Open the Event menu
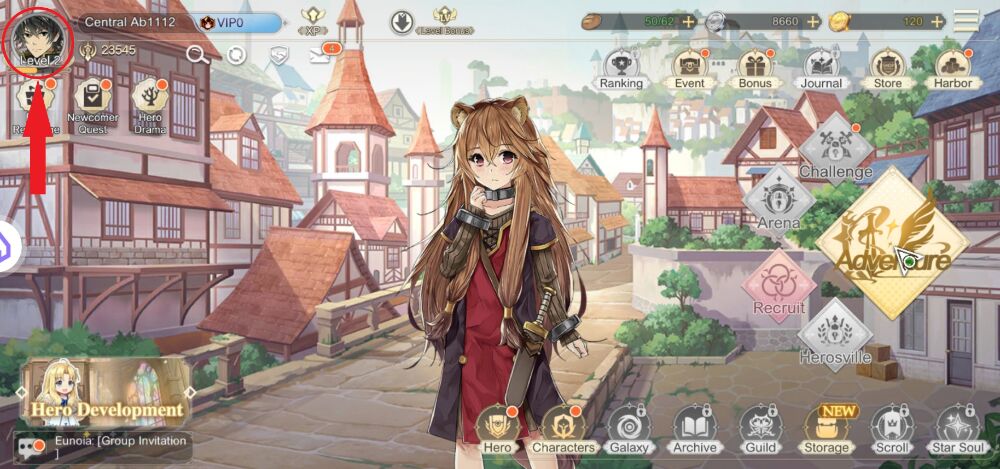The height and width of the screenshot is (469, 1000). (x=689, y=68)
